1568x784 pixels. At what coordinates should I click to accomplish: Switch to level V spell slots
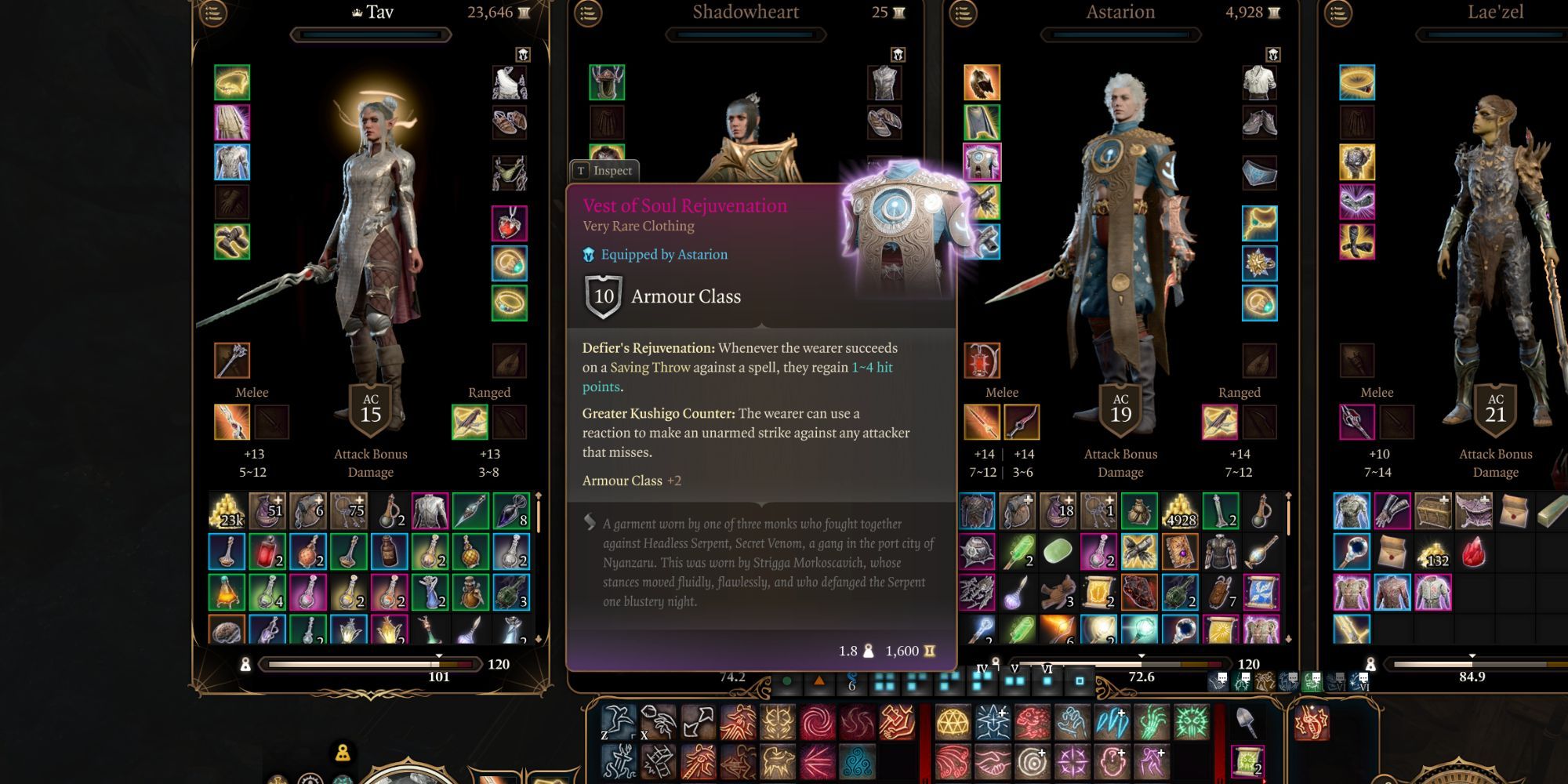[x=1014, y=678]
